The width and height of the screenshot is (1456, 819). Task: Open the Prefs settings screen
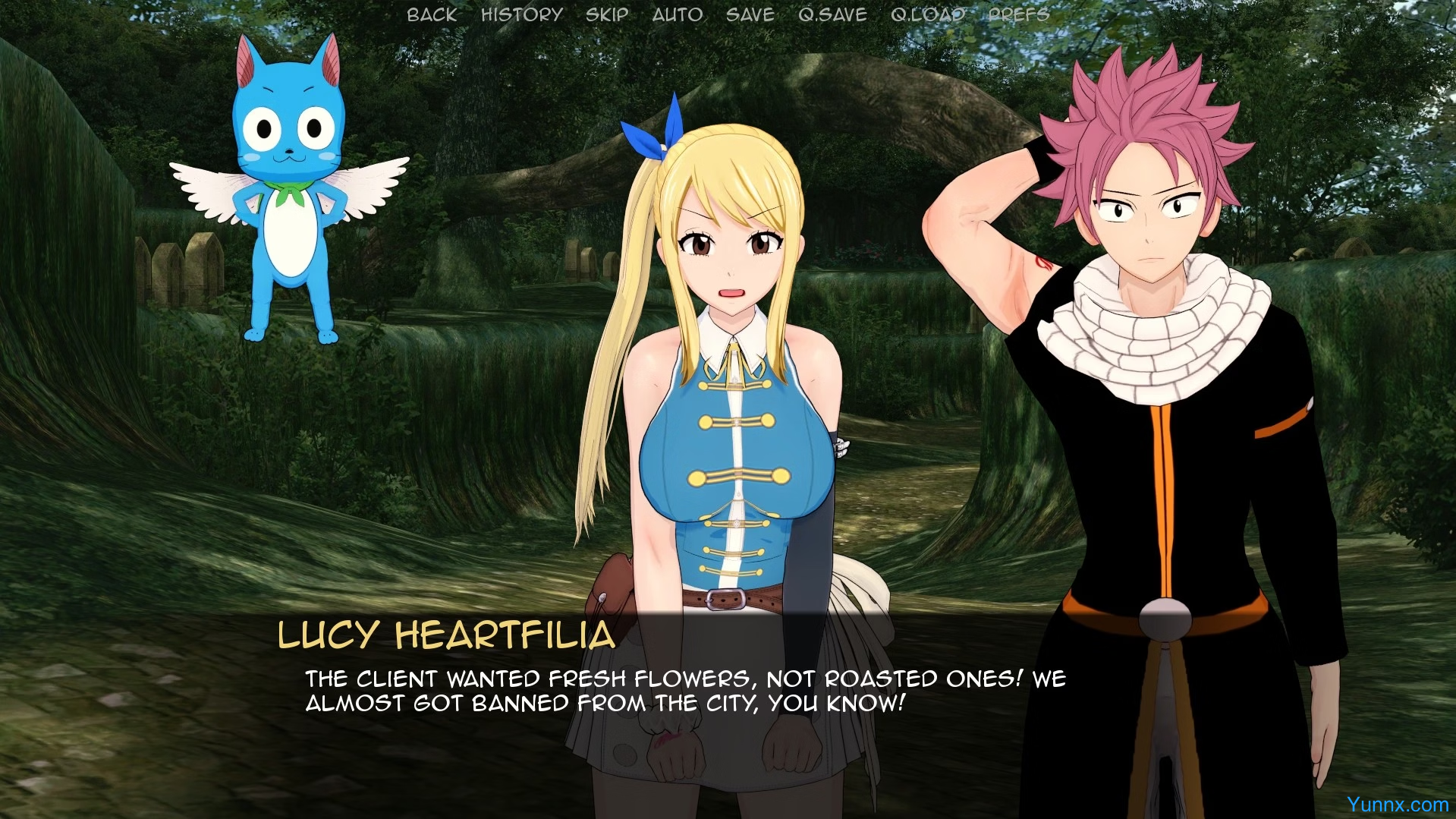click(1019, 14)
